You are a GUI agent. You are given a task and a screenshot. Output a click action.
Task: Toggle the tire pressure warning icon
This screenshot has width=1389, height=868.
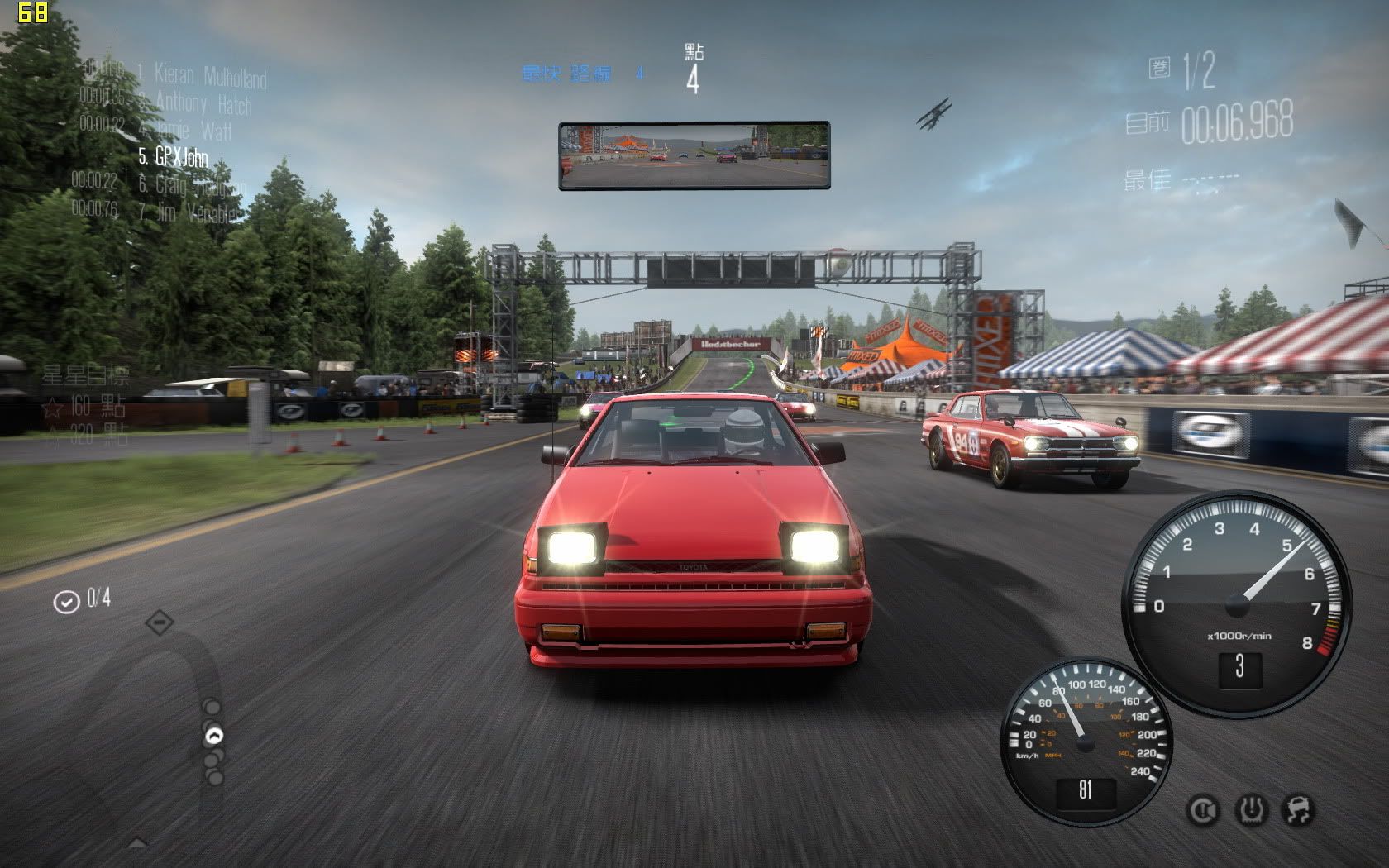pyautogui.click(x=1252, y=810)
